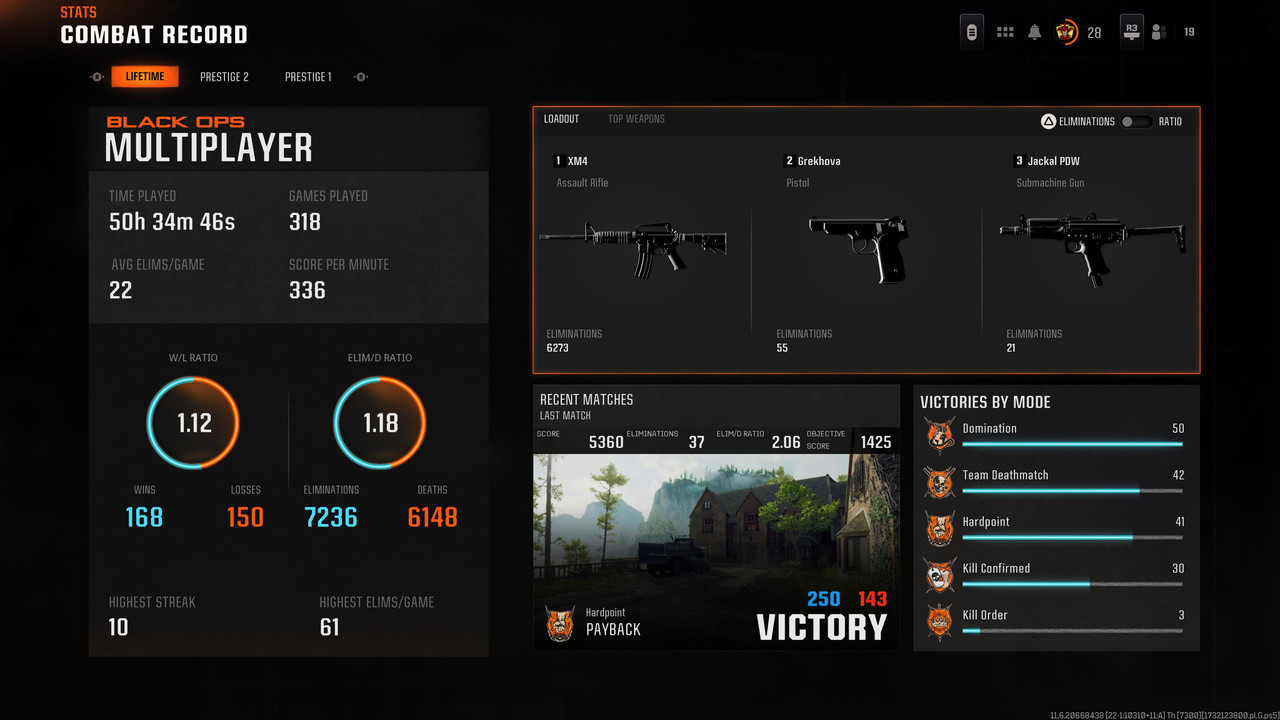Toggle between Eliminations and Ratio
Viewport: 1280px width, 720px height.
(1135, 122)
